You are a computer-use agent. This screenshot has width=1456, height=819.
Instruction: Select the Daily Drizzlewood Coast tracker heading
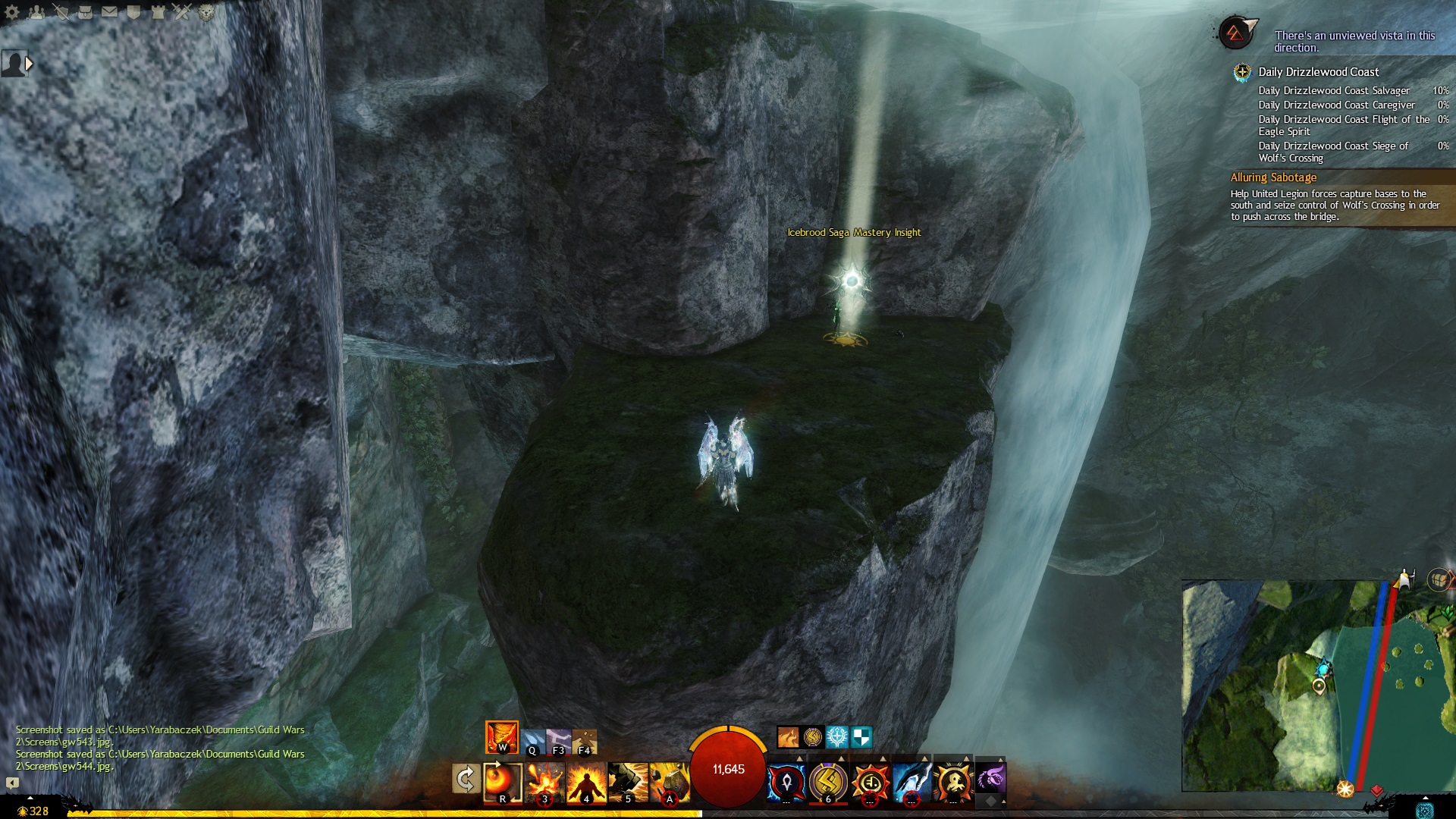(1318, 72)
